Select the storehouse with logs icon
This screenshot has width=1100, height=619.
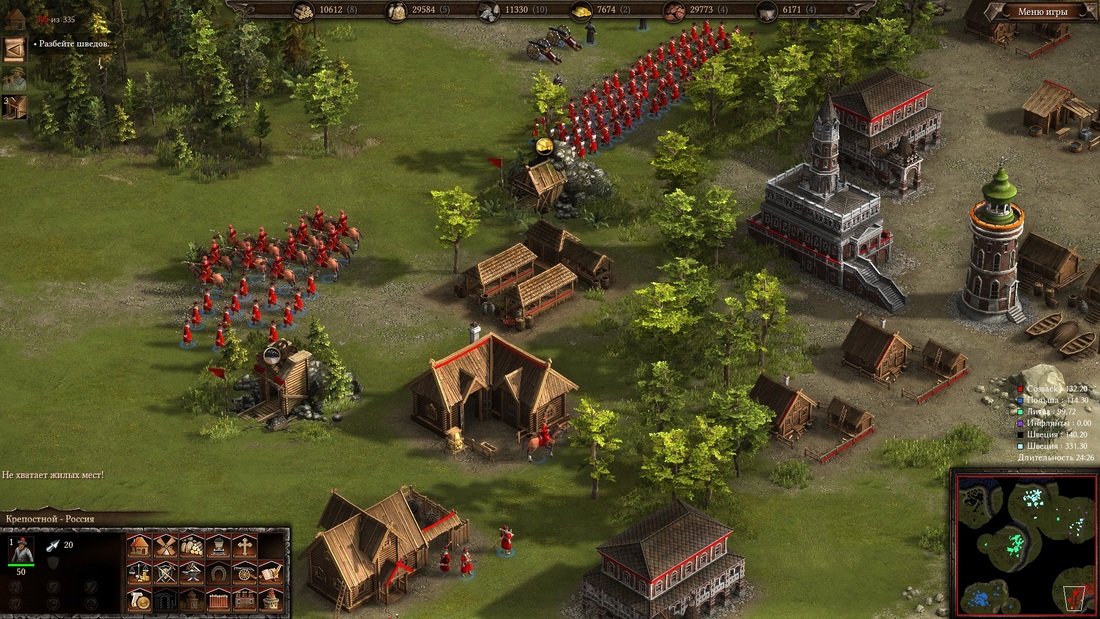[191, 546]
